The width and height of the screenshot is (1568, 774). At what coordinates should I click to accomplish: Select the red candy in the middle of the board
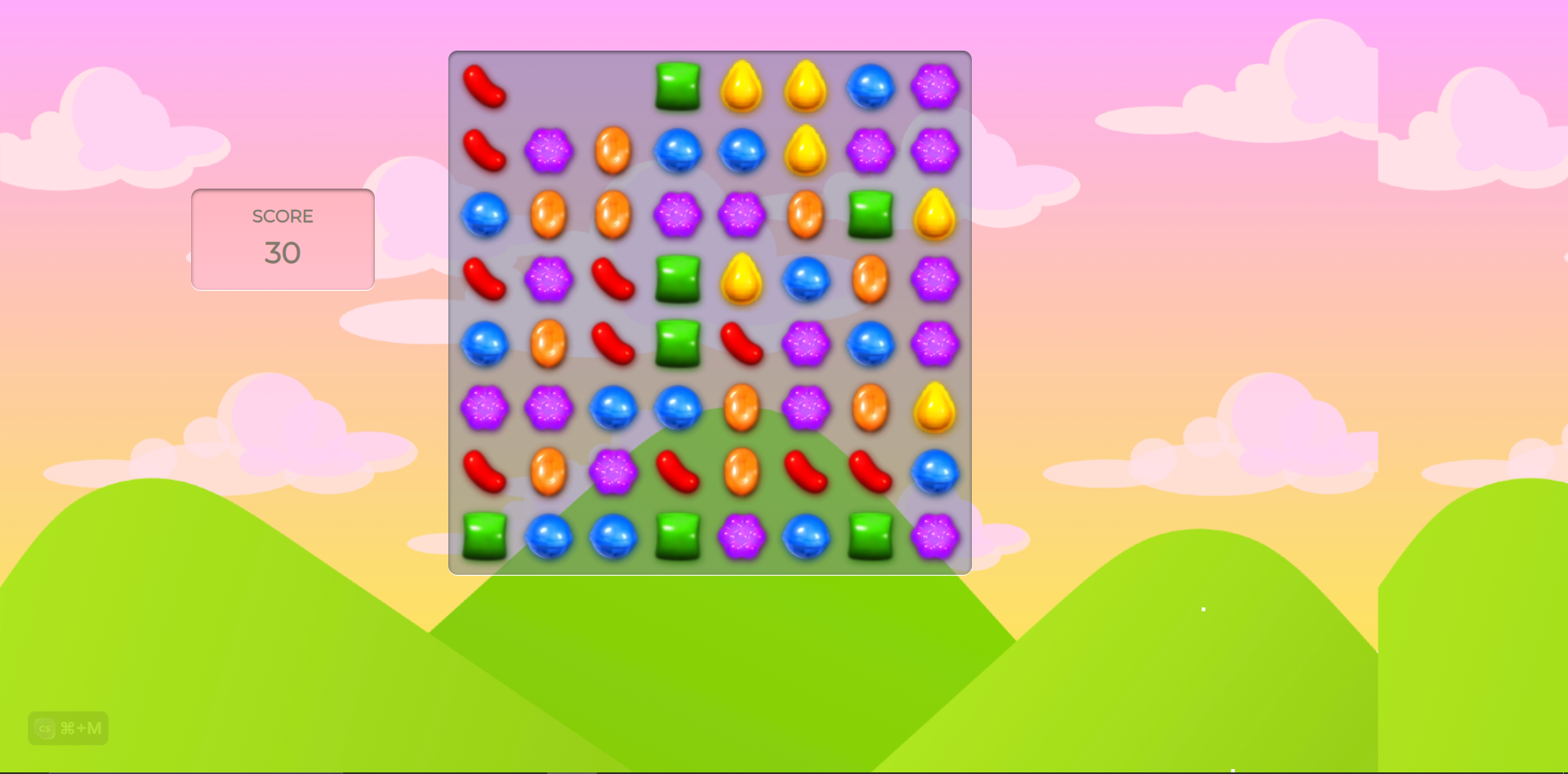pos(742,345)
